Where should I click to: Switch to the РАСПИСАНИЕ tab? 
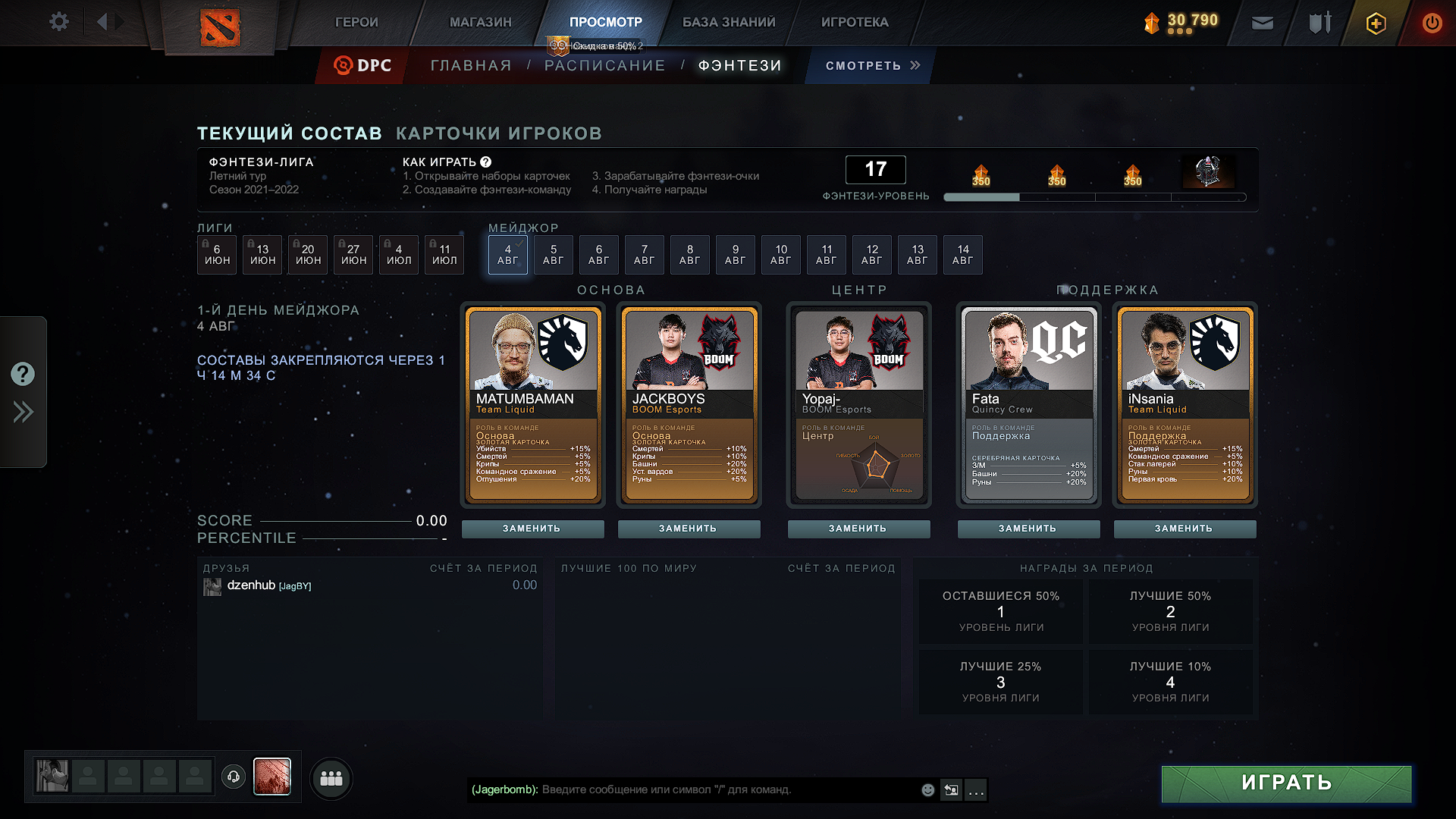[x=604, y=66]
